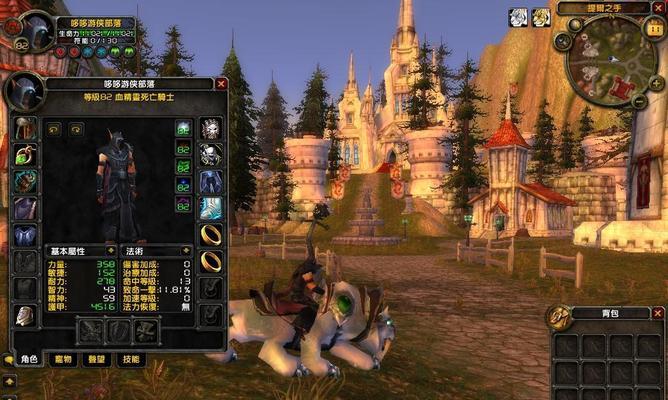Rotate the character model left
Image resolution: width=668 pixels, height=400 pixels.
pos(53,129)
